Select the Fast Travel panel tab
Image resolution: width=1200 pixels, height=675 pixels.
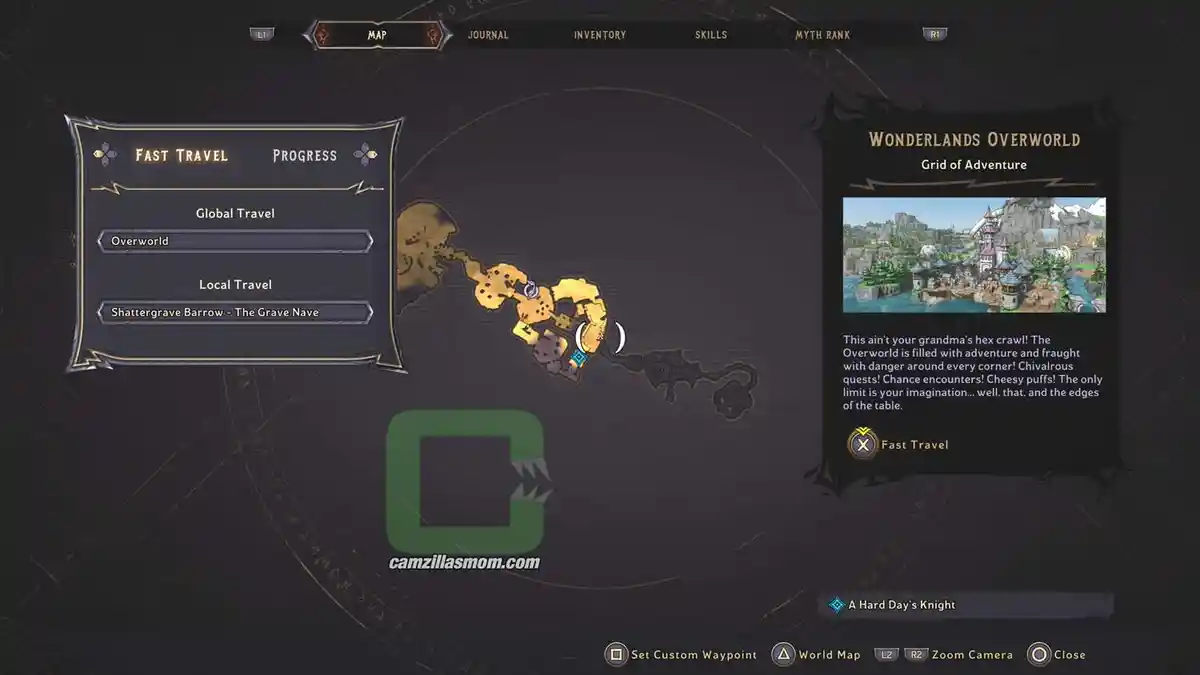click(x=182, y=155)
